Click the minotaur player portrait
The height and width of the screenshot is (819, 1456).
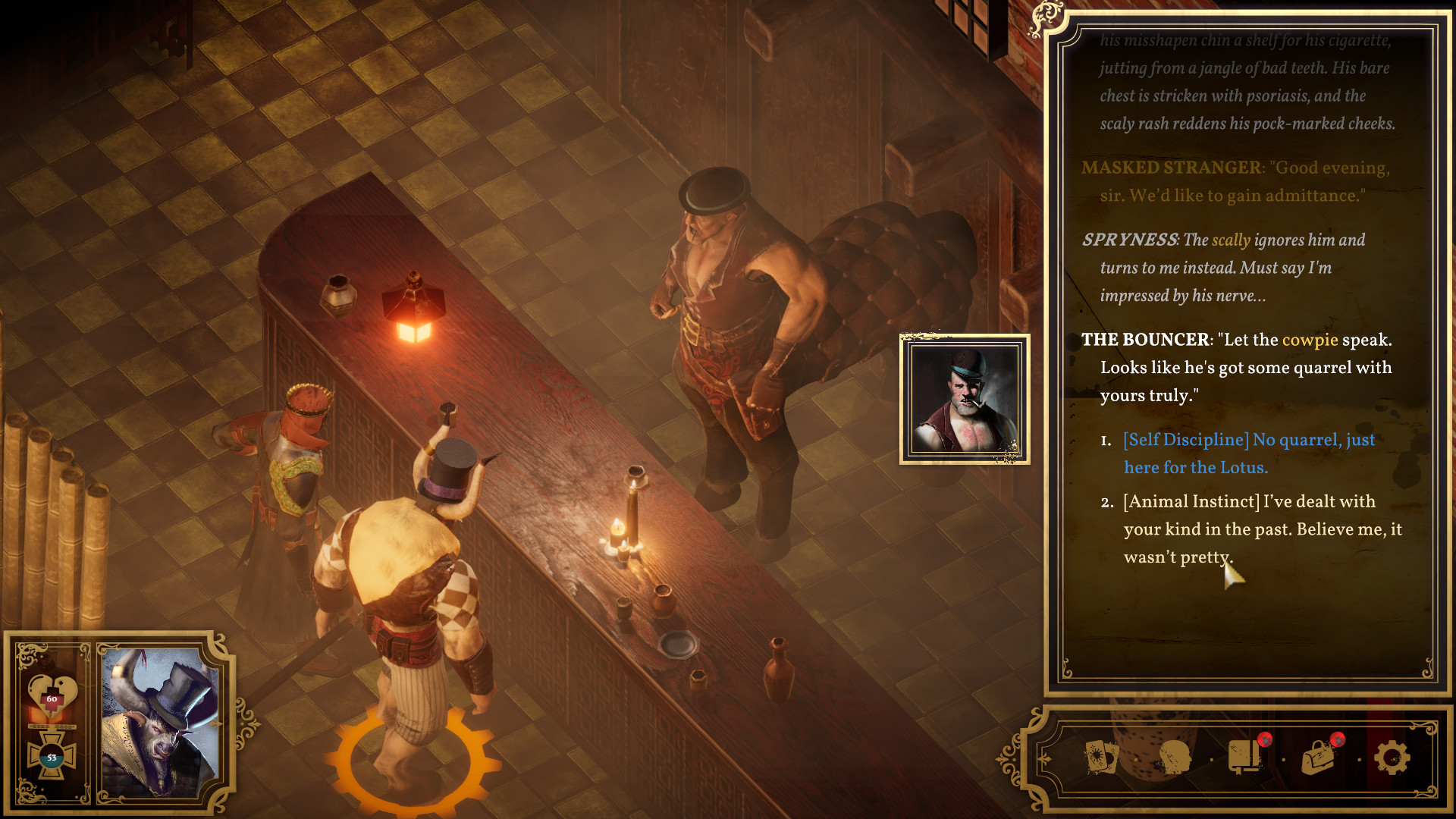(160, 722)
